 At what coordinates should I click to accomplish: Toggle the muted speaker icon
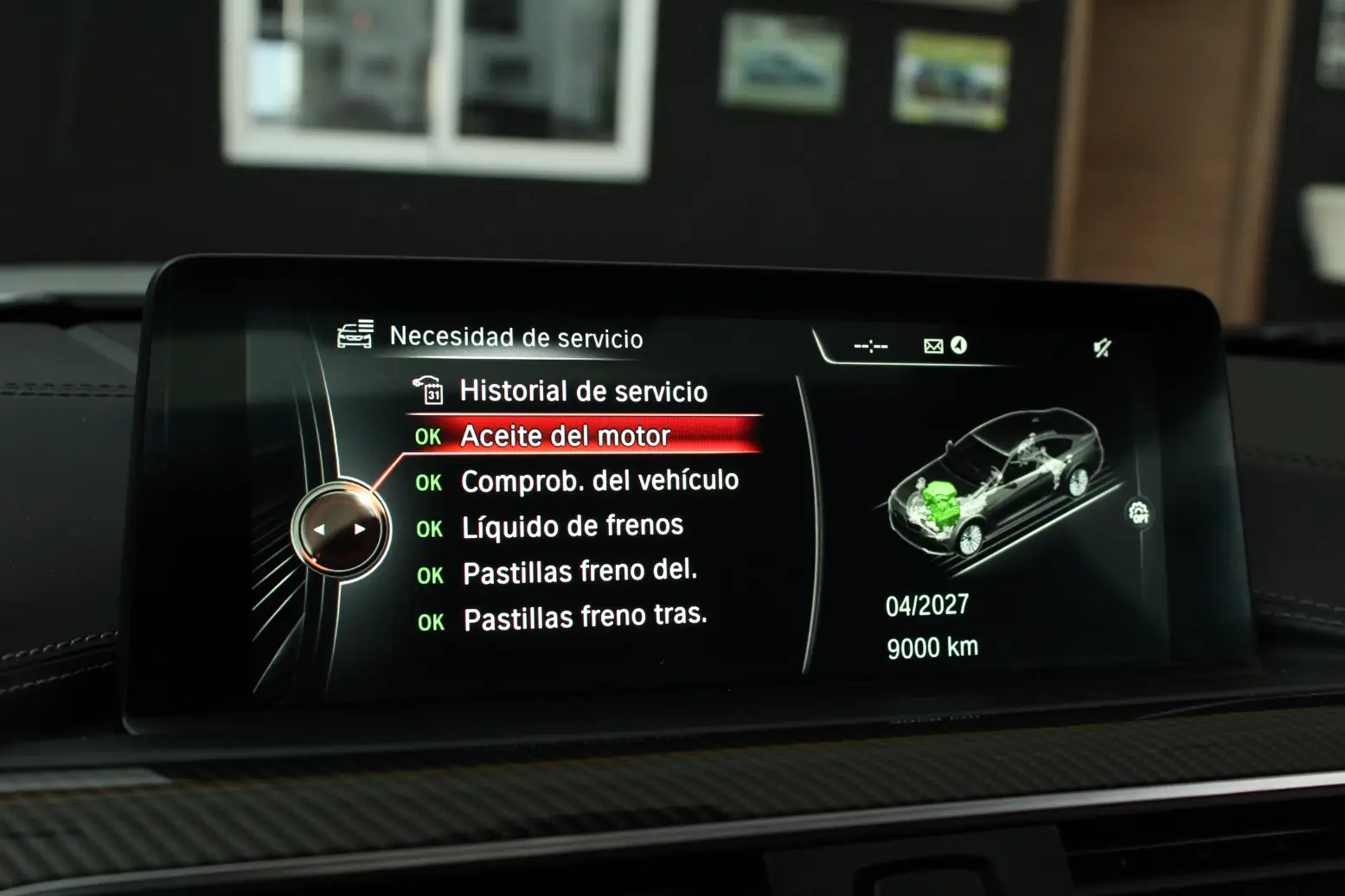point(1102,348)
